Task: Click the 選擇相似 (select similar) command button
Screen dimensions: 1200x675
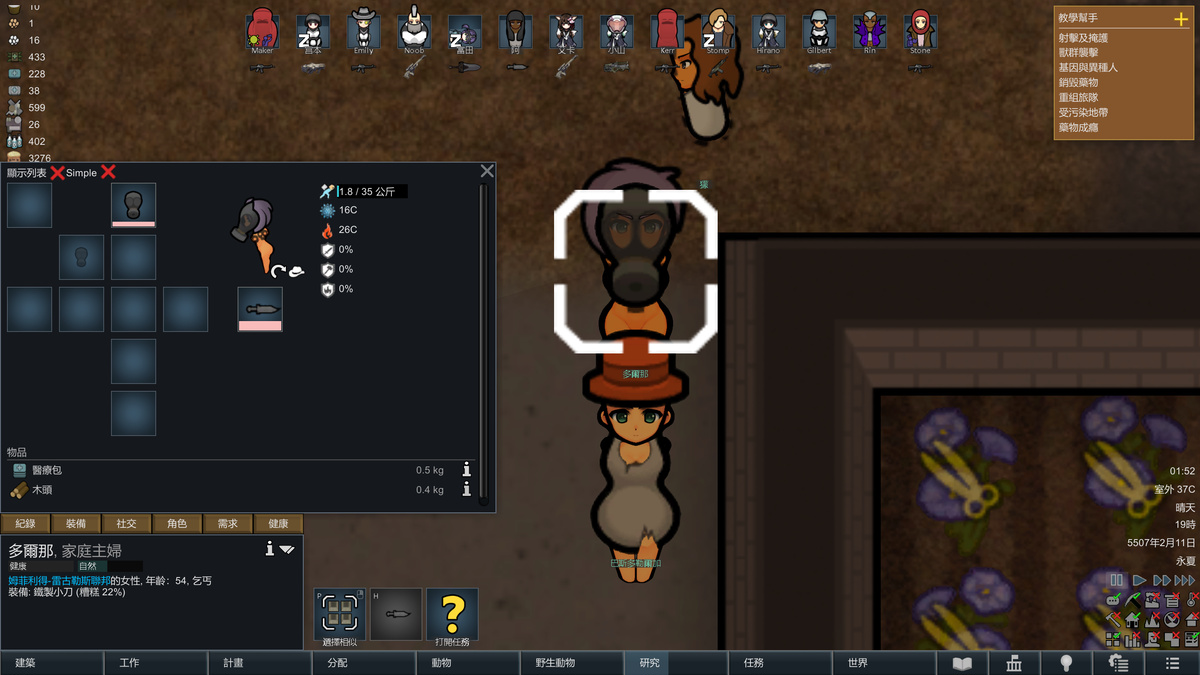Action: [x=339, y=614]
